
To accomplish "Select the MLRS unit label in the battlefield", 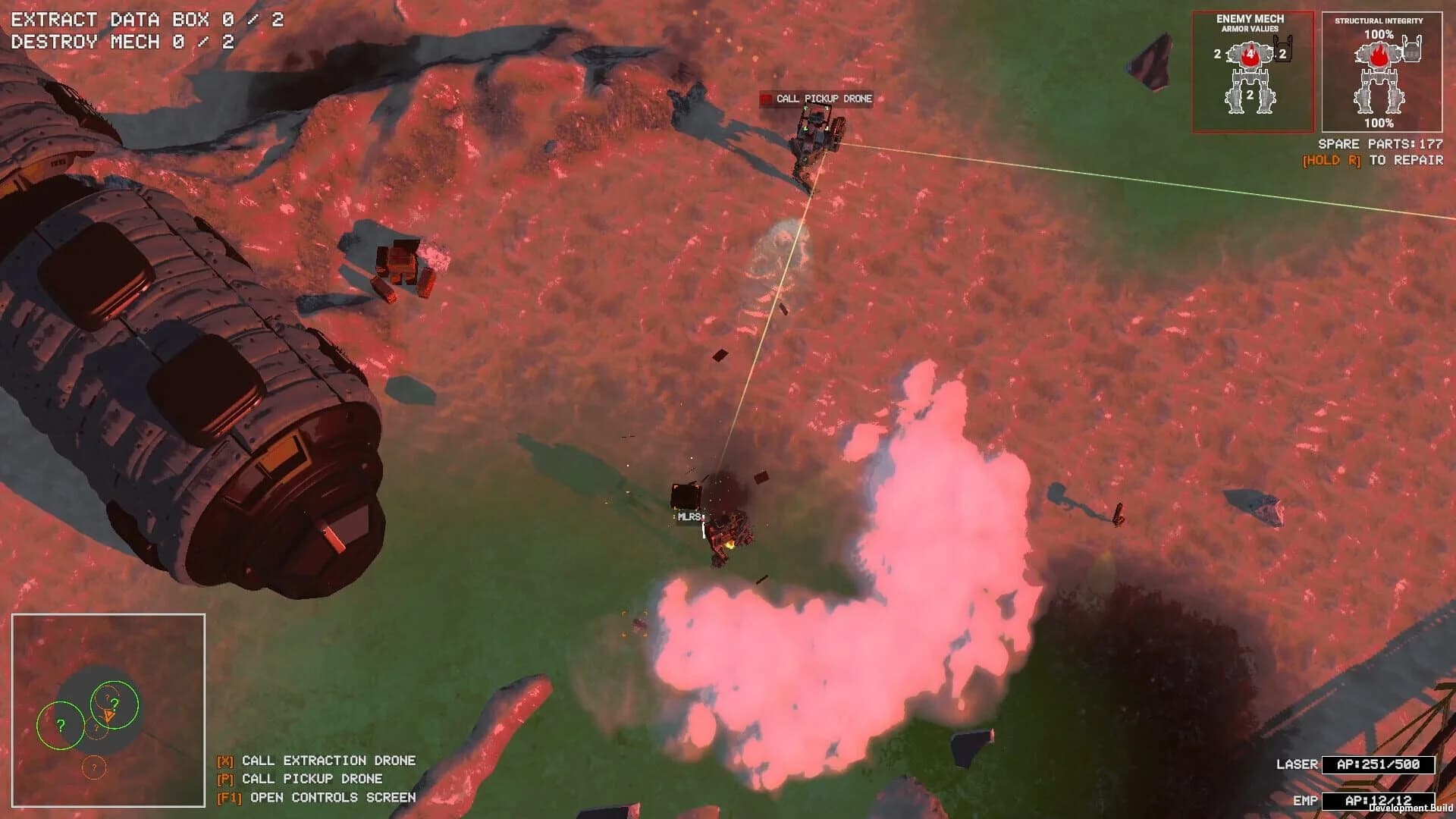I will coord(689,517).
